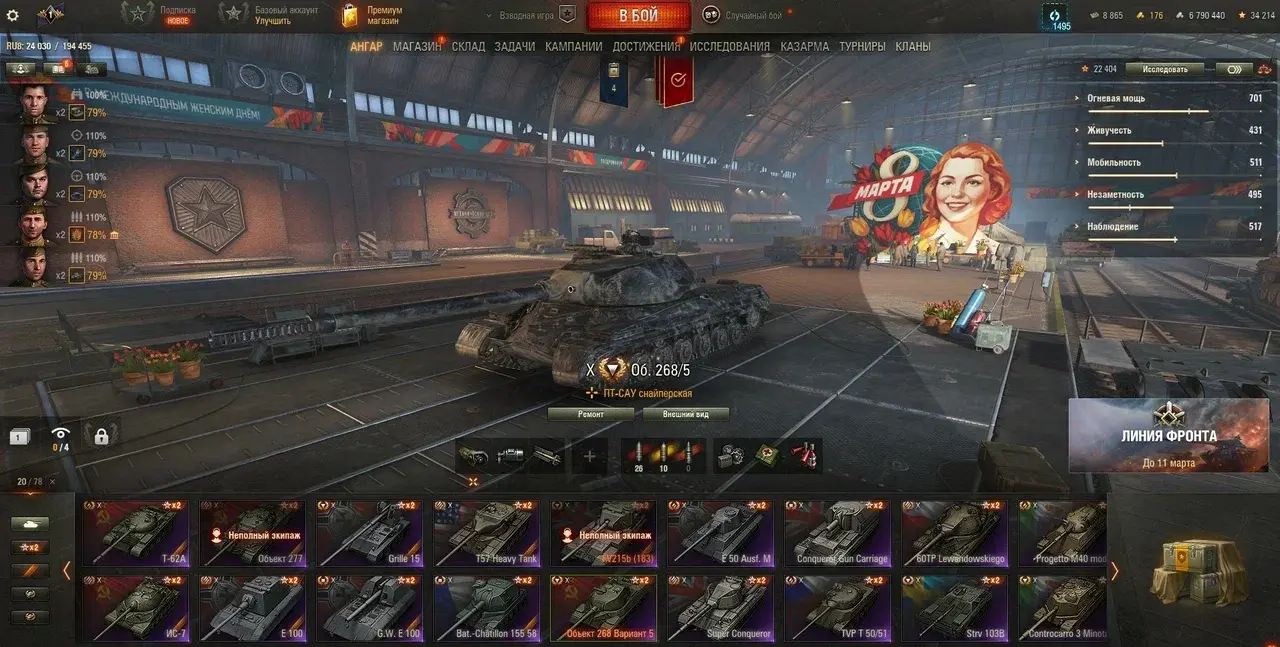This screenshot has height=647, width=1280.
Task: Go to the ИССЛЕДОВАНИЯ tab
Action: [x=729, y=46]
